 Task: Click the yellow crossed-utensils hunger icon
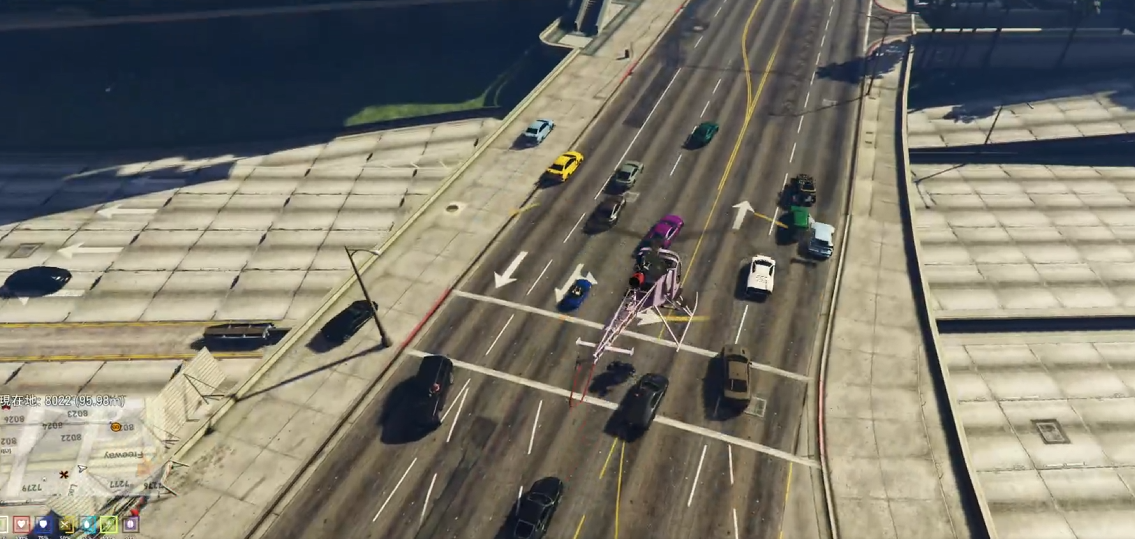tap(66, 524)
